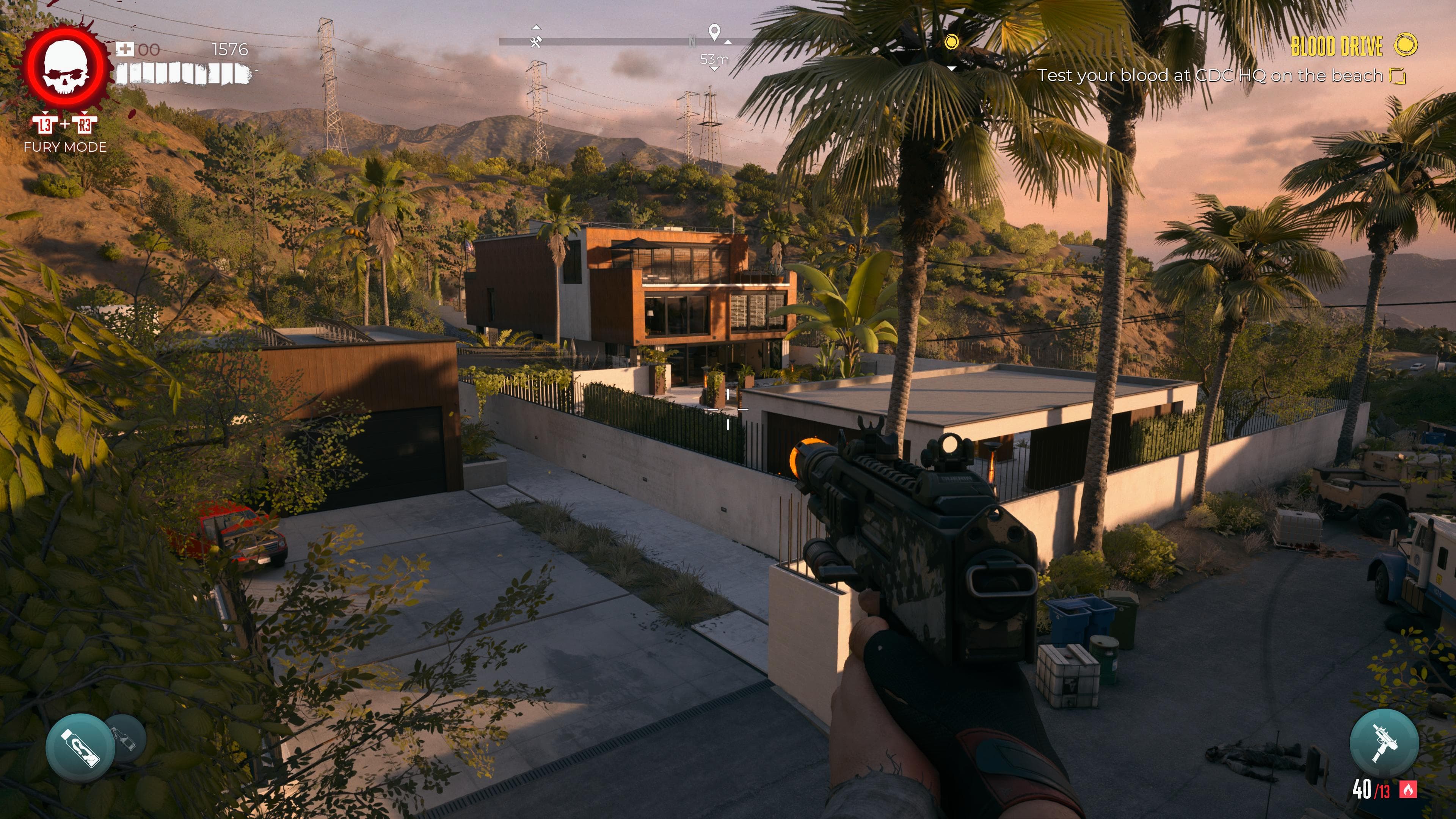Select the Fury Mode skull icon
Image resolution: width=1456 pixels, height=819 pixels.
click(x=67, y=68)
